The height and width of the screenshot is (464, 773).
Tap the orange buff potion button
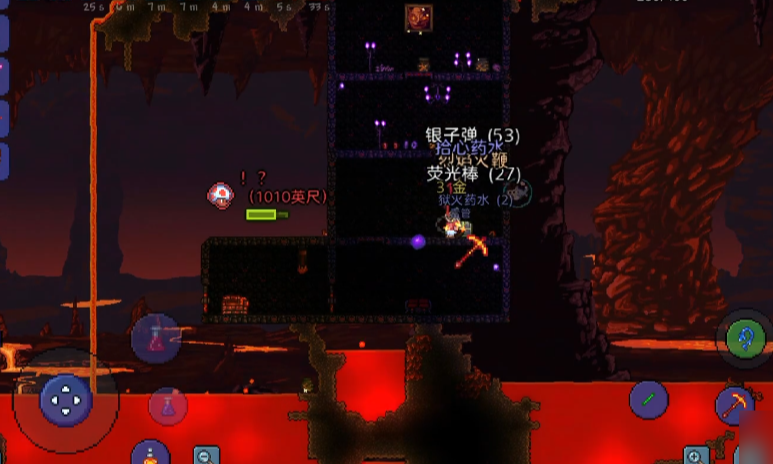pos(150,454)
